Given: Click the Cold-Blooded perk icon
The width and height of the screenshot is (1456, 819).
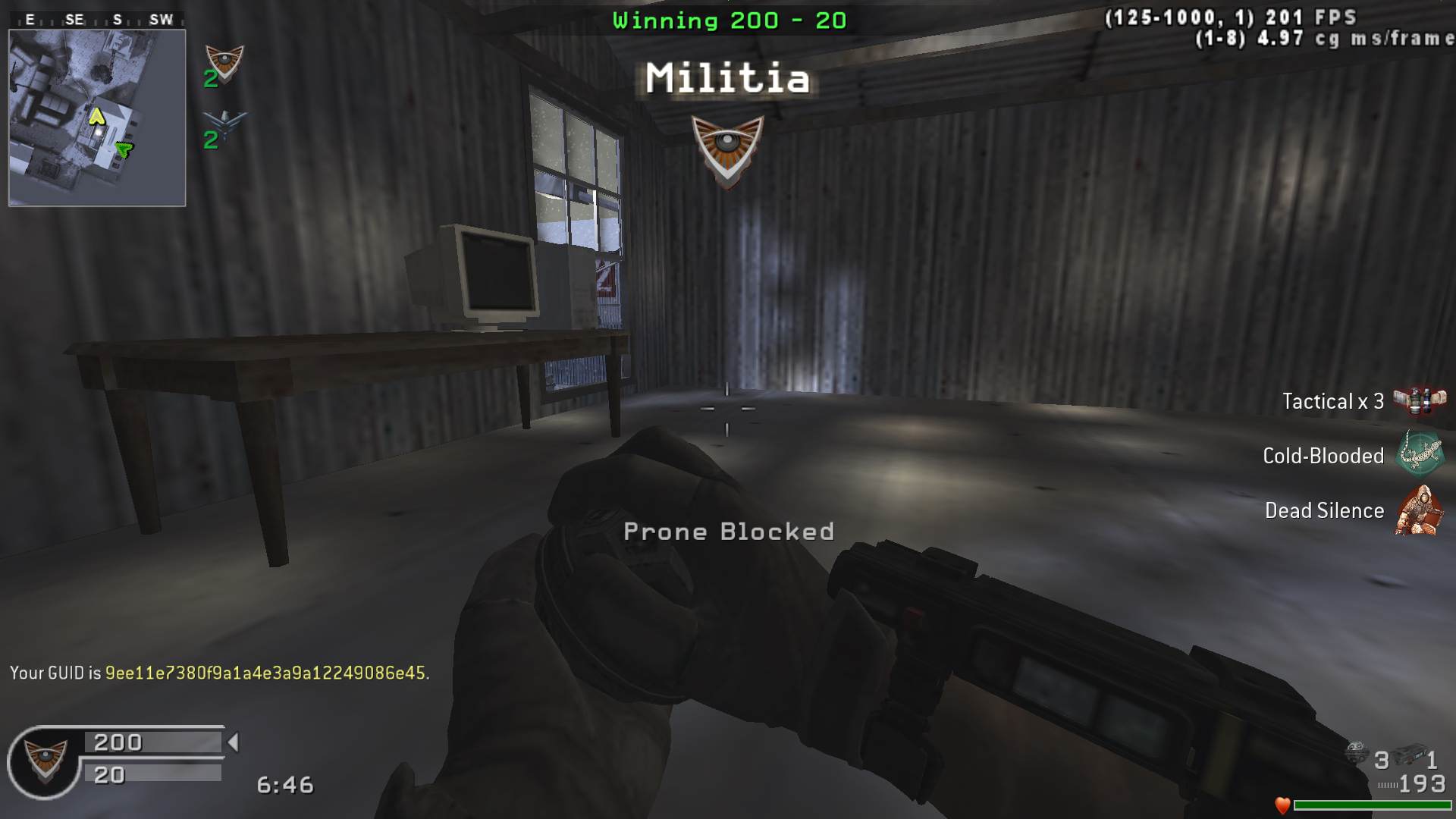Looking at the screenshot, I should click(x=1420, y=454).
